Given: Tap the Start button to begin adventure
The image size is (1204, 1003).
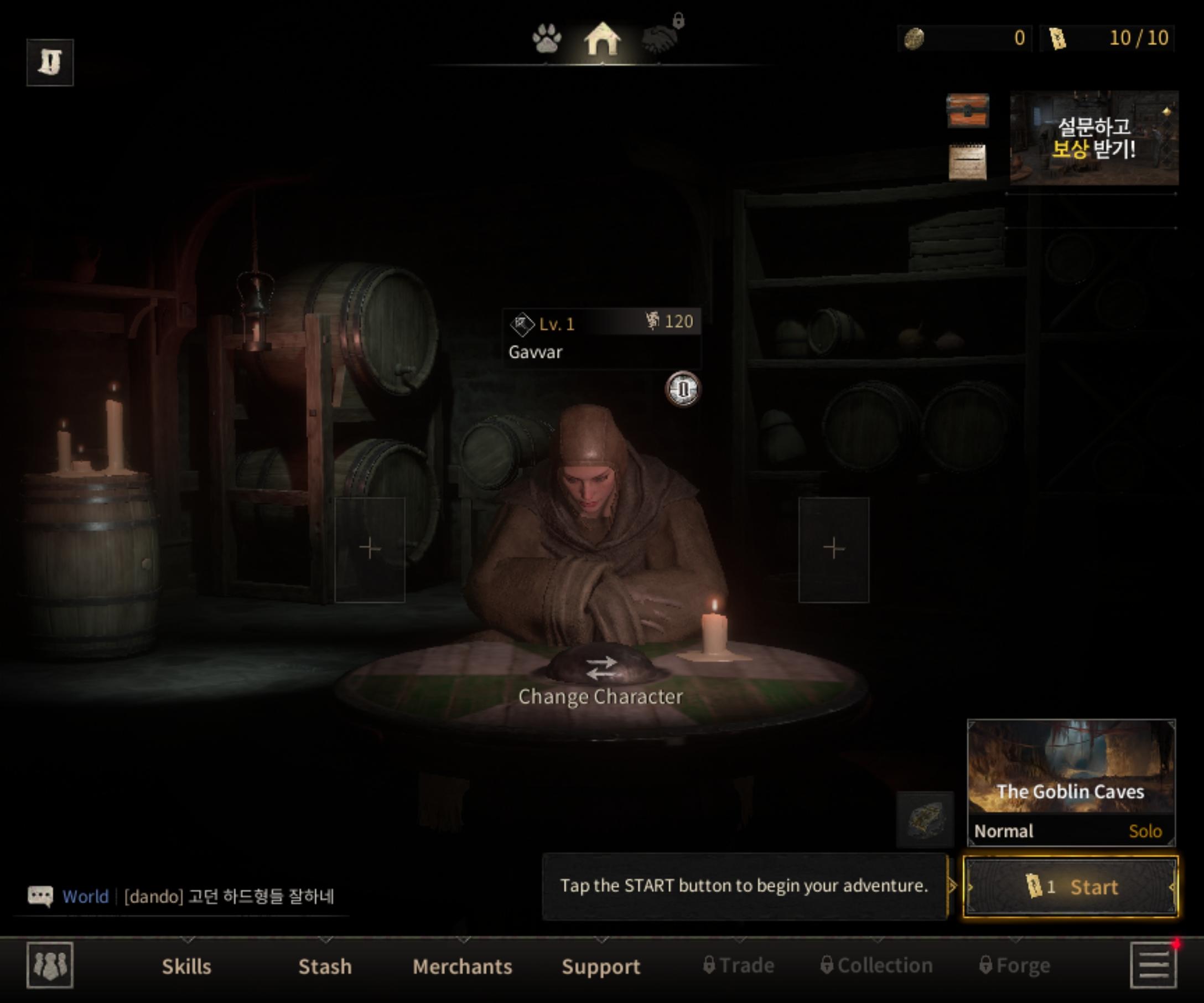Looking at the screenshot, I should click(x=1071, y=887).
